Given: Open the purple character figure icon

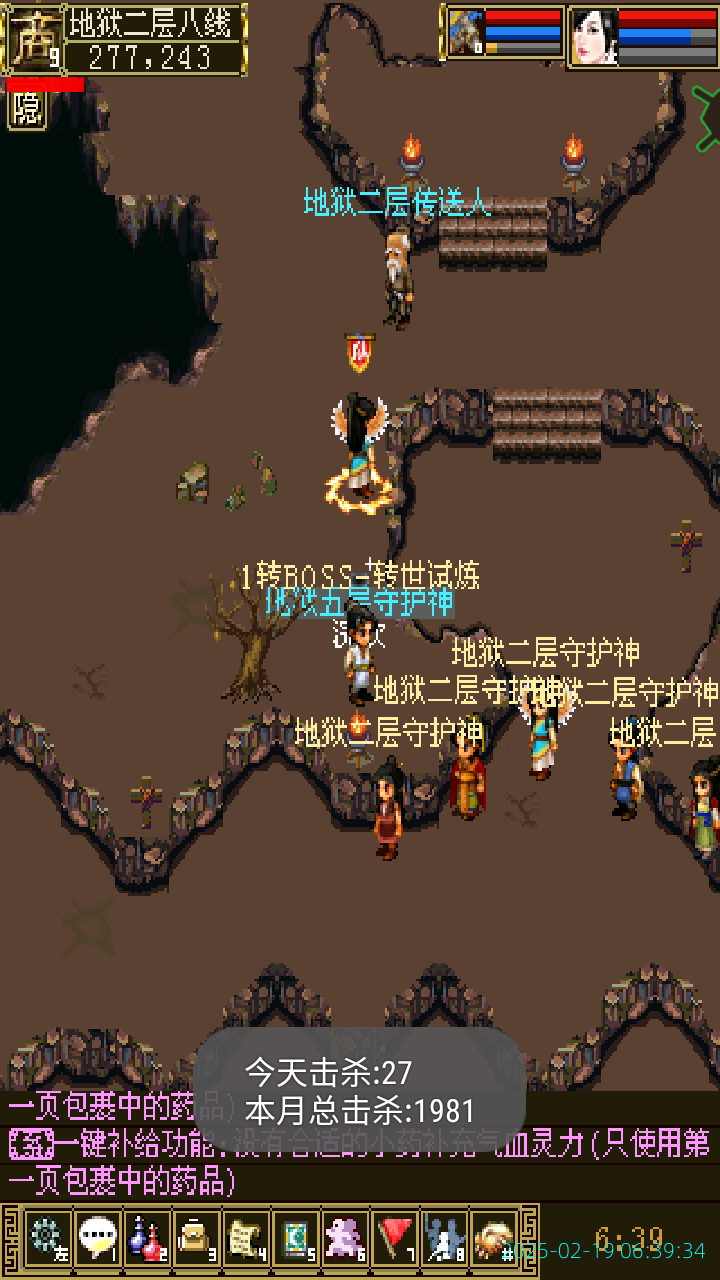Looking at the screenshot, I should pyautogui.click(x=346, y=1238).
